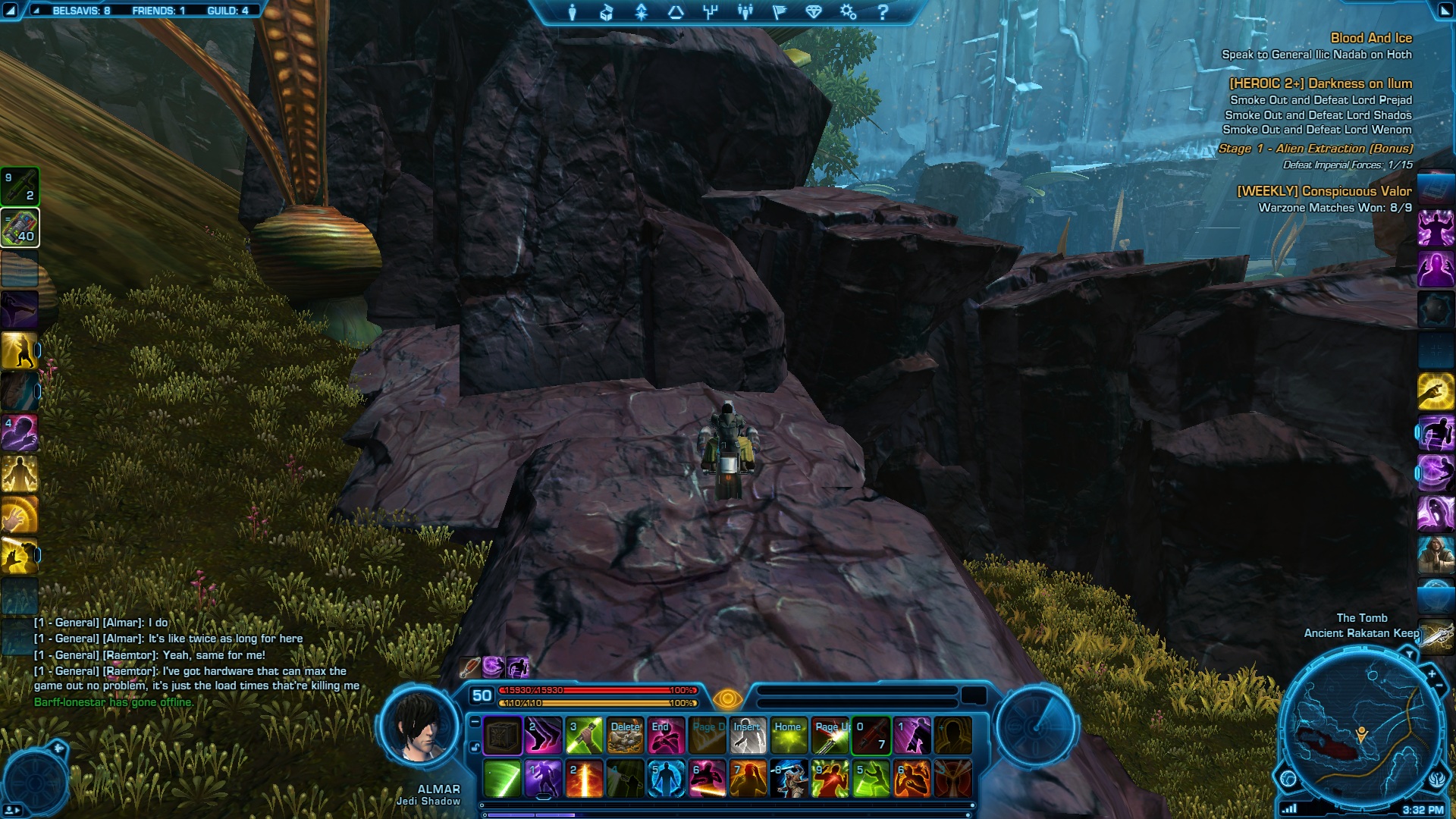Screen dimensions: 1456x819
Task: Toggle the quickbar lock icon
Action: click(x=475, y=747)
